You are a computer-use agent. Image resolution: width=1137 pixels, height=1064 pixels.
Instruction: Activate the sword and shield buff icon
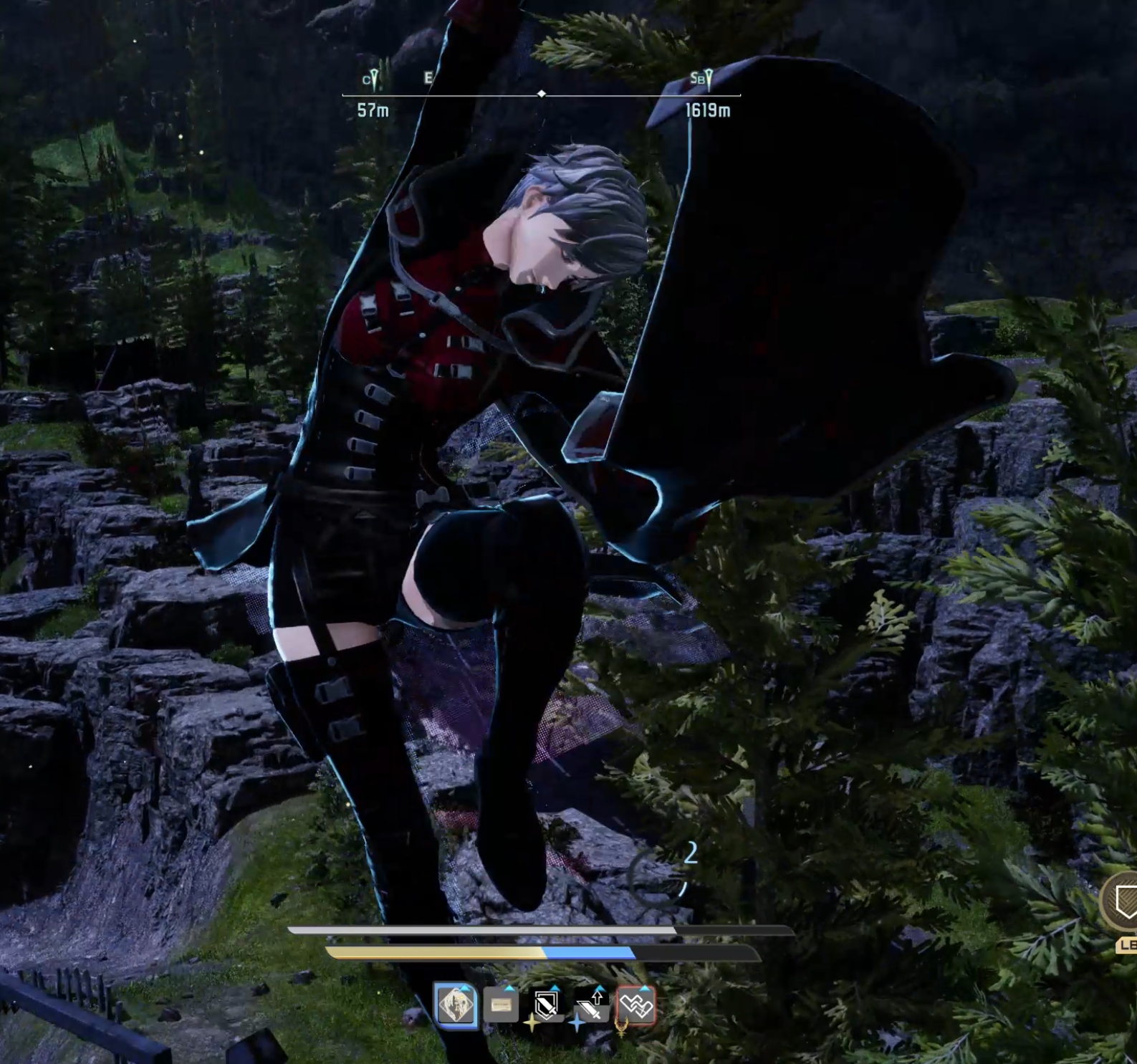pos(546,1006)
